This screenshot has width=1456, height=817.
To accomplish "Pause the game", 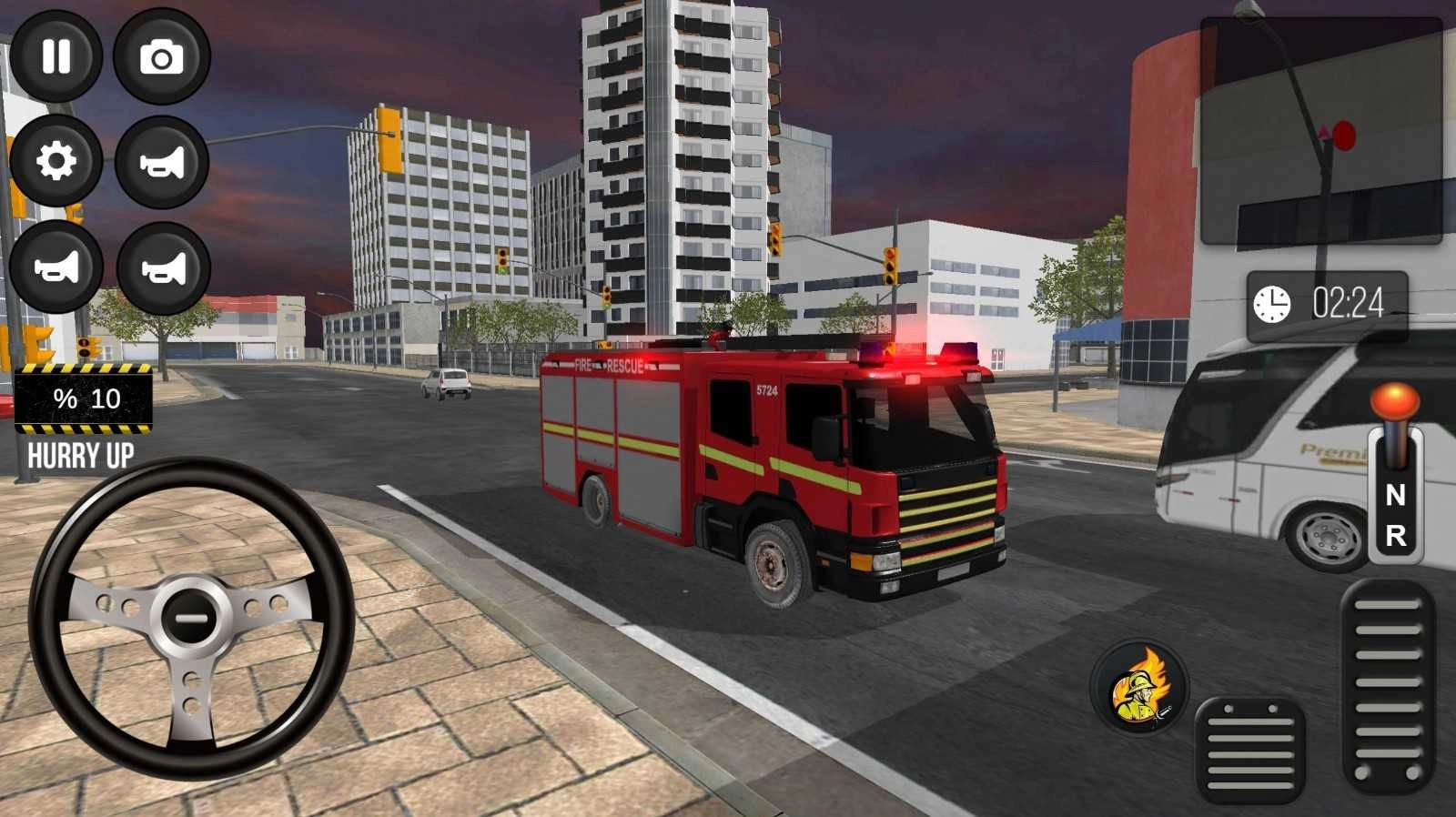I will click(56, 56).
